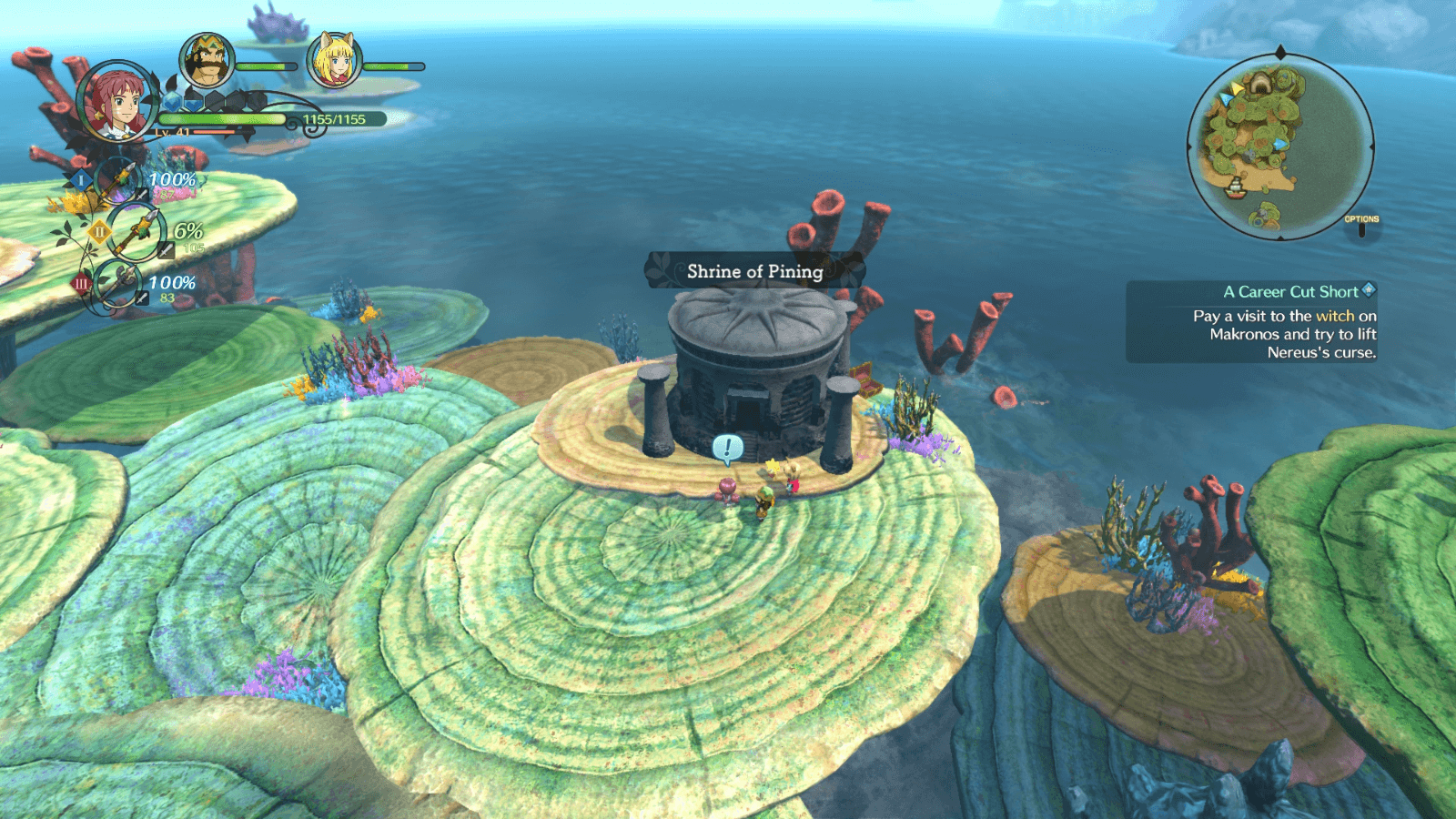The height and width of the screenshot is (819, 1456).
Task: Select the Shrine of Pining title banner
Action: pyautogui.click(x=753, y=270)
